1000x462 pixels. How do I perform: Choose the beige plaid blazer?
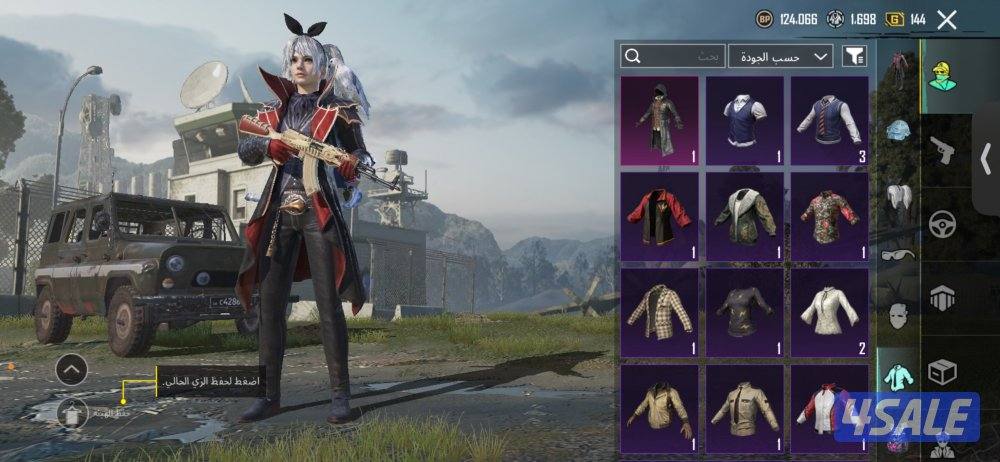click(x=659, y=313)
